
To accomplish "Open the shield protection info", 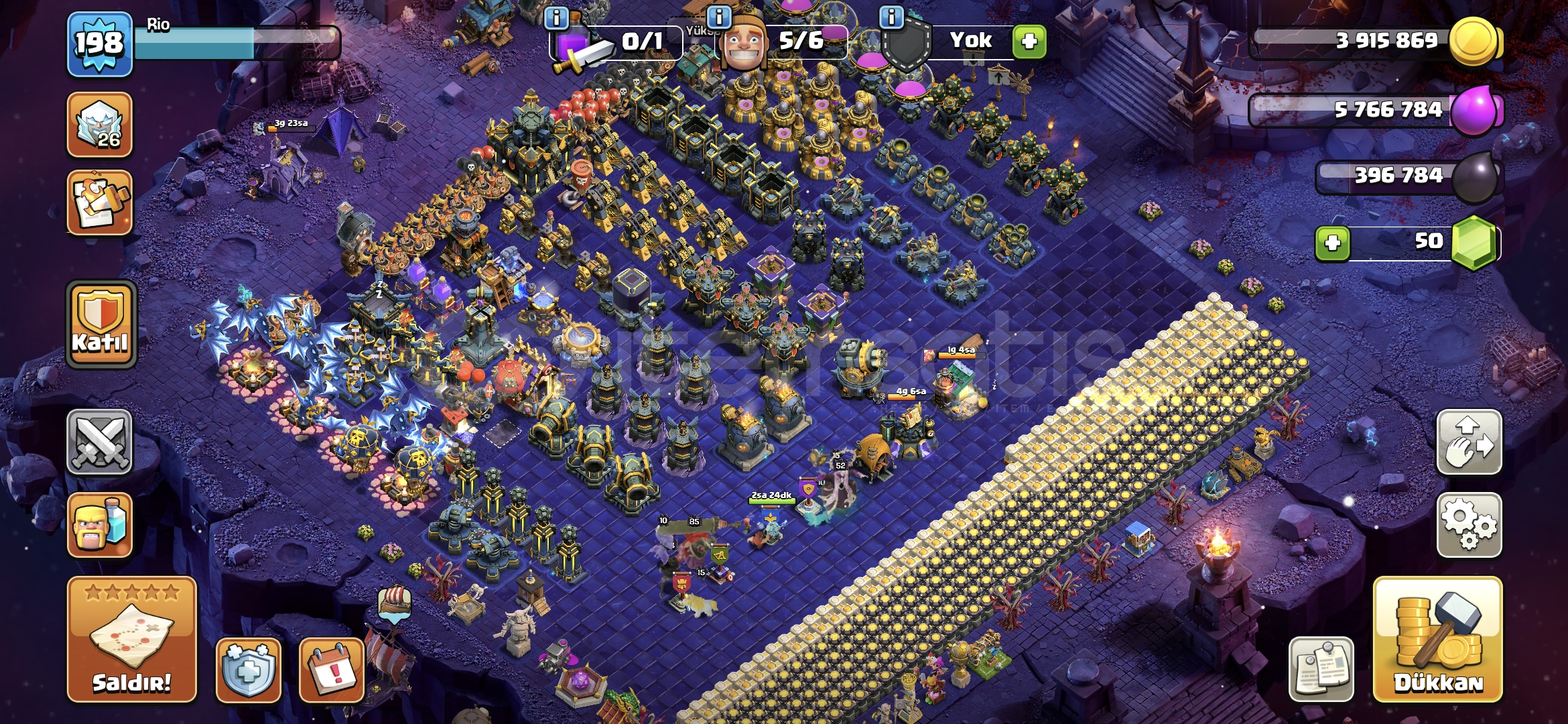I will point(248,669).
